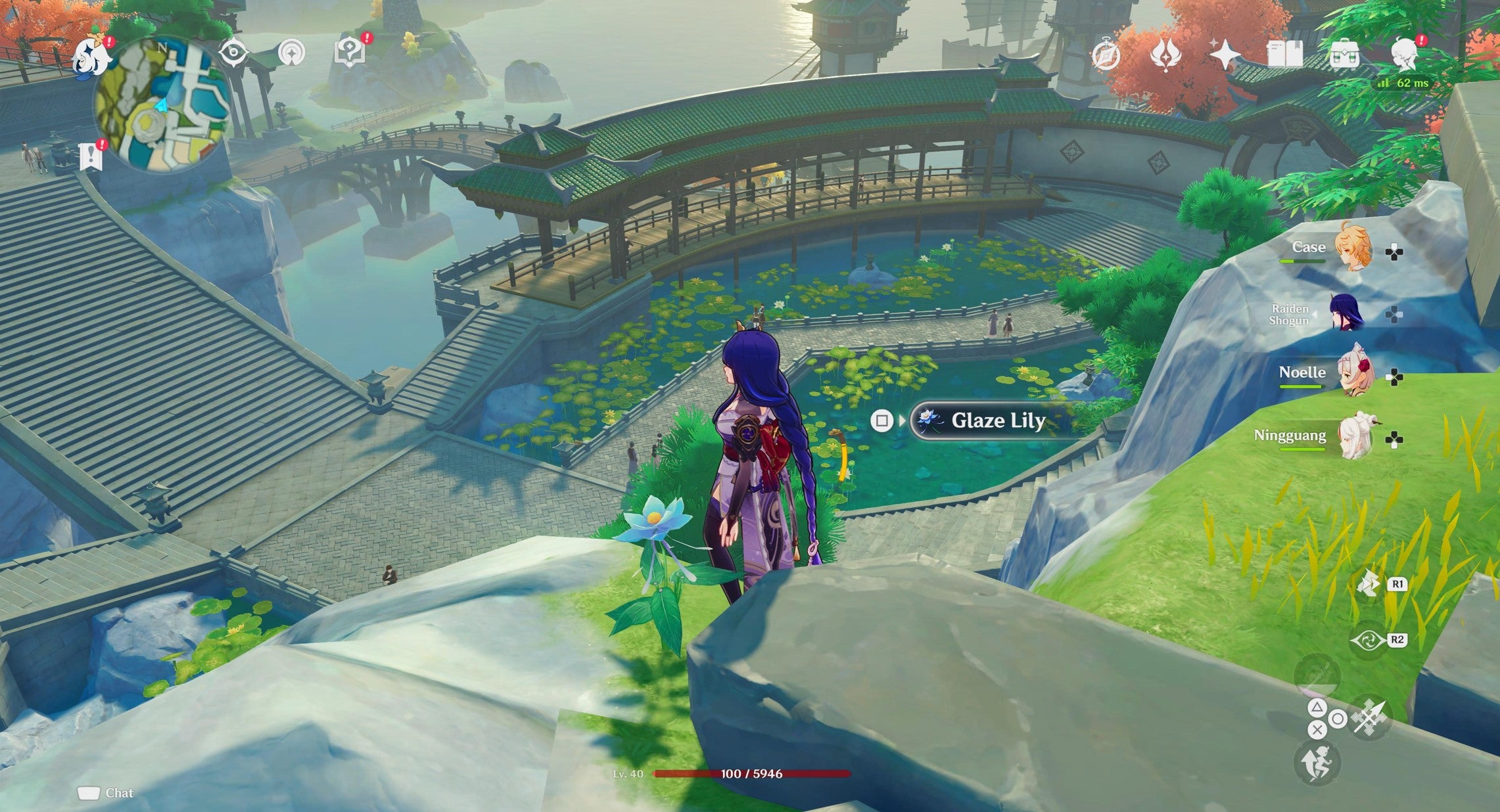Open the four-pointed star Wish icon
Viewport: 1500px width, 812px height.
tap(1225, 54)
